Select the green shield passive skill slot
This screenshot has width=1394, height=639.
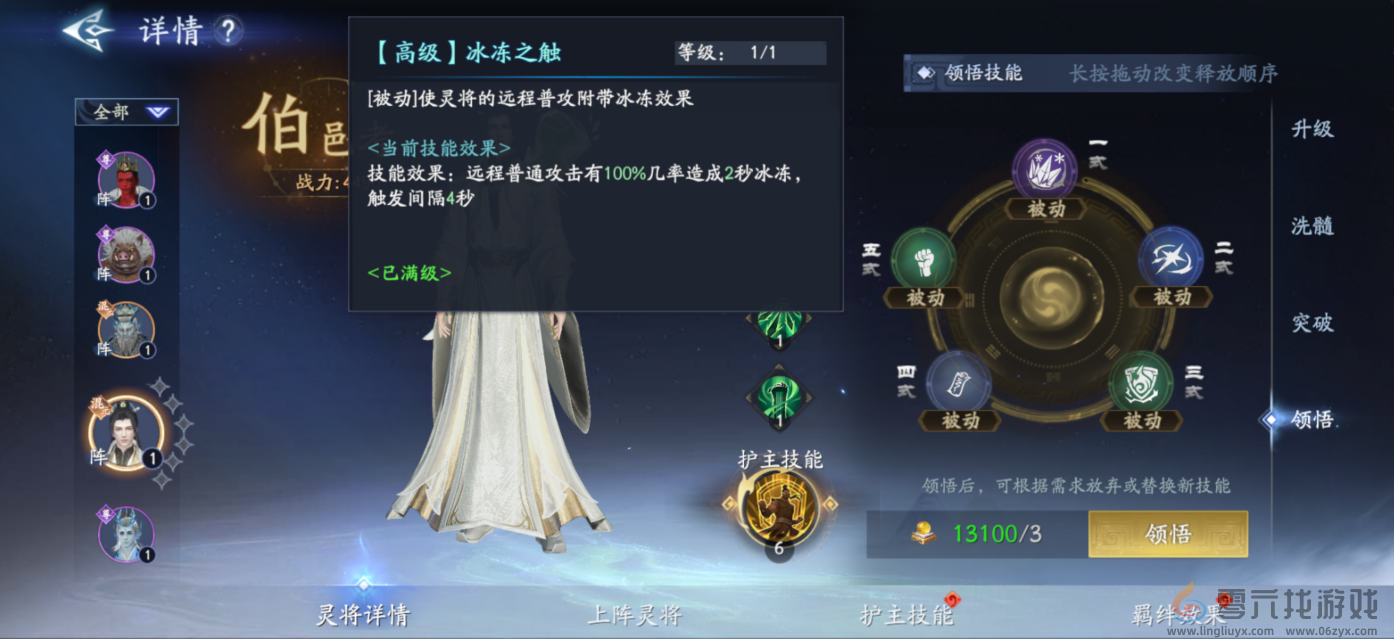[x=1141, y=383]
